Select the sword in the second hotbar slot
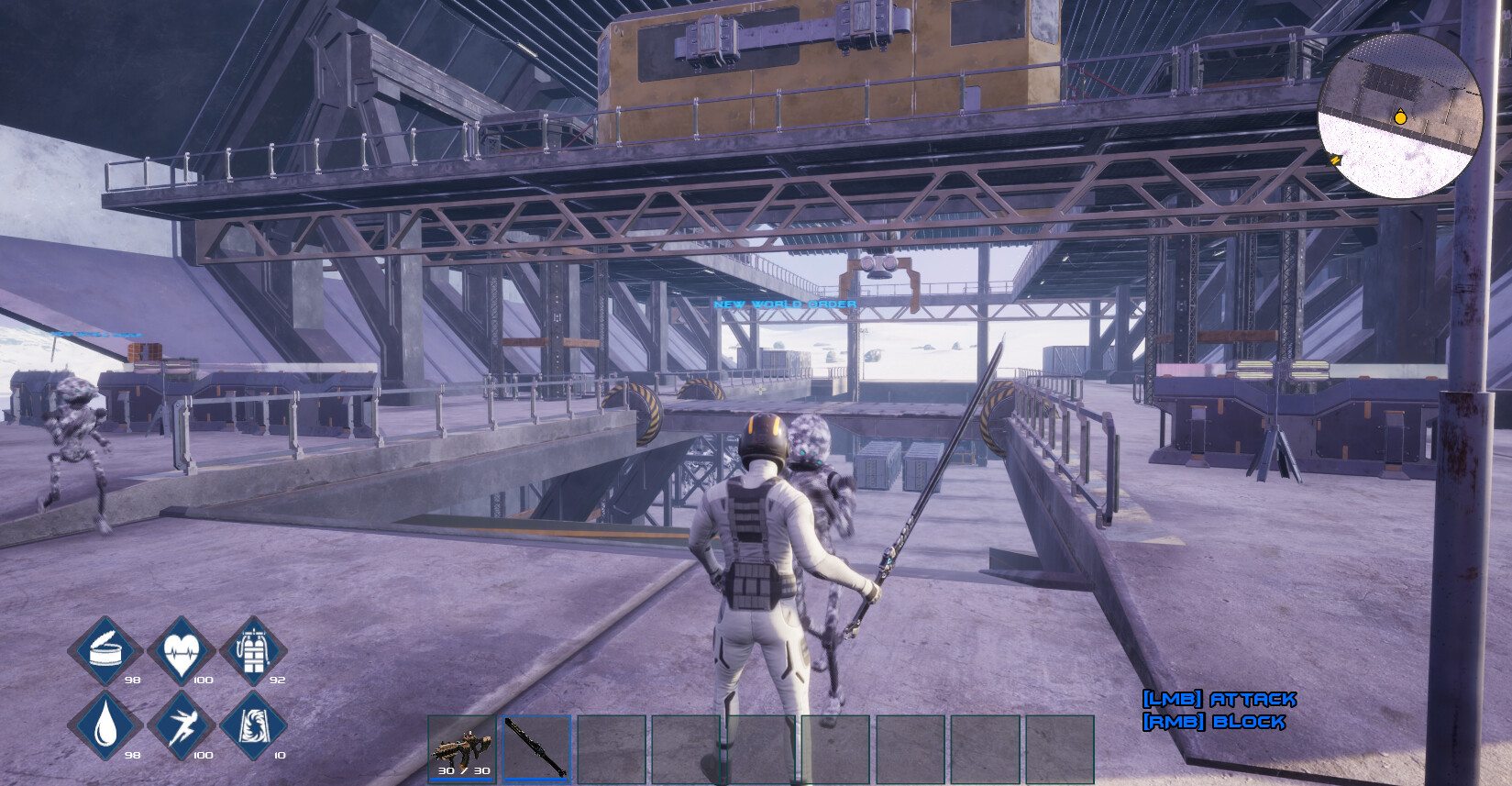Screen dimensions: 1512x786 [537, 745]
